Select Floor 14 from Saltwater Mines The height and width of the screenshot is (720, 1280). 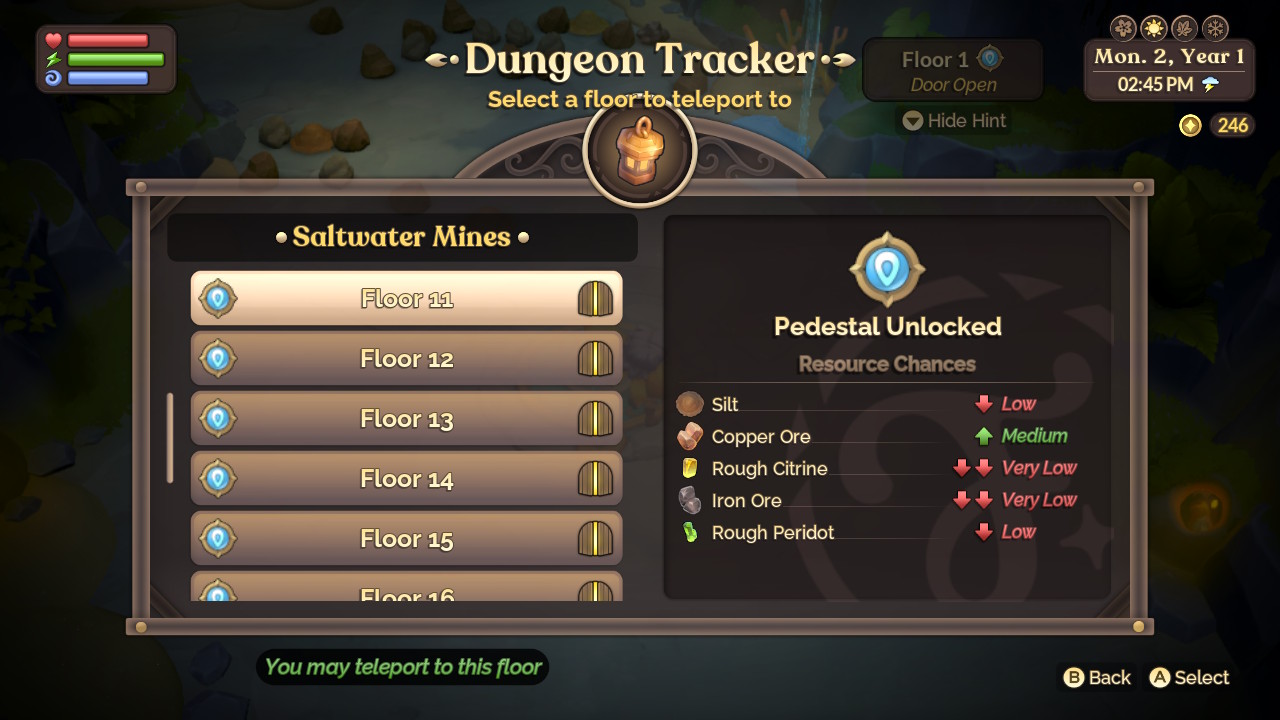pyautogui.click(x=406, y=479)
